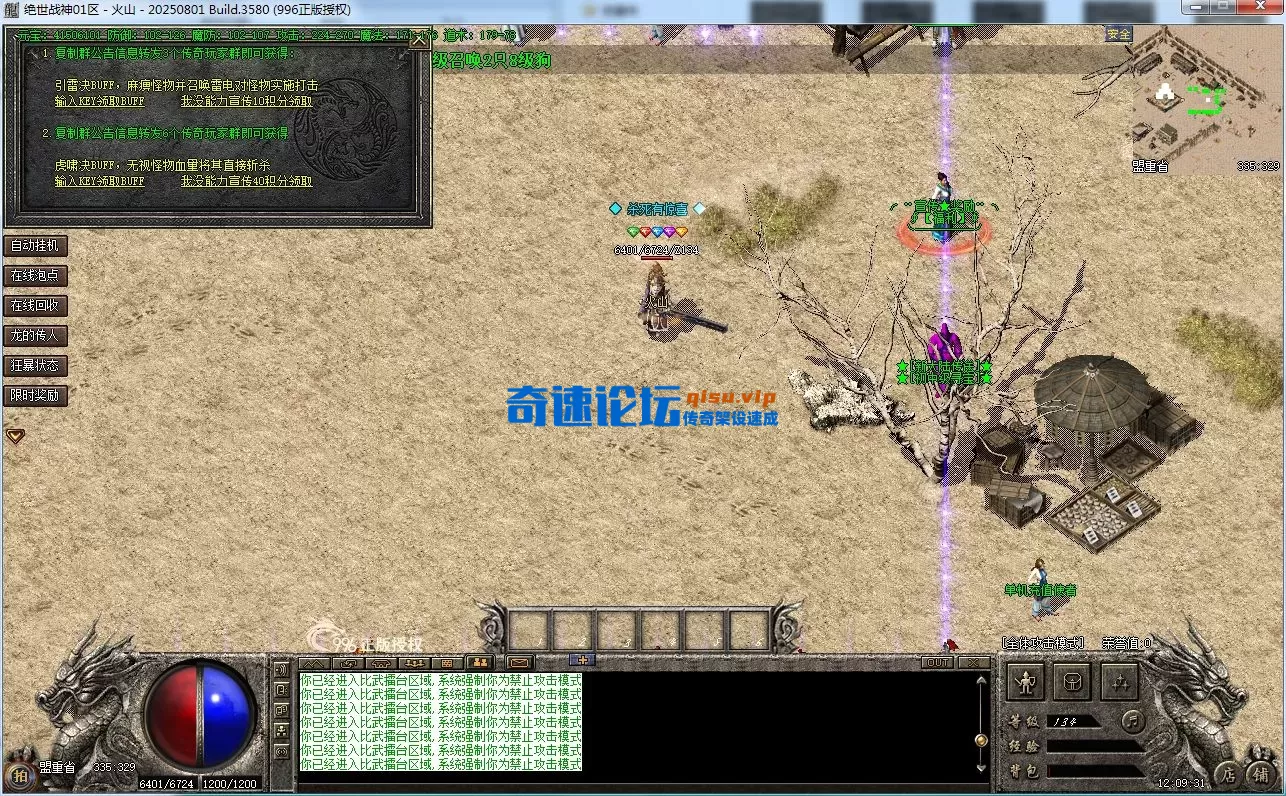Open the mail envelope icon in chat toolbar
This screenshot has width=1286, height=796.
518,662
